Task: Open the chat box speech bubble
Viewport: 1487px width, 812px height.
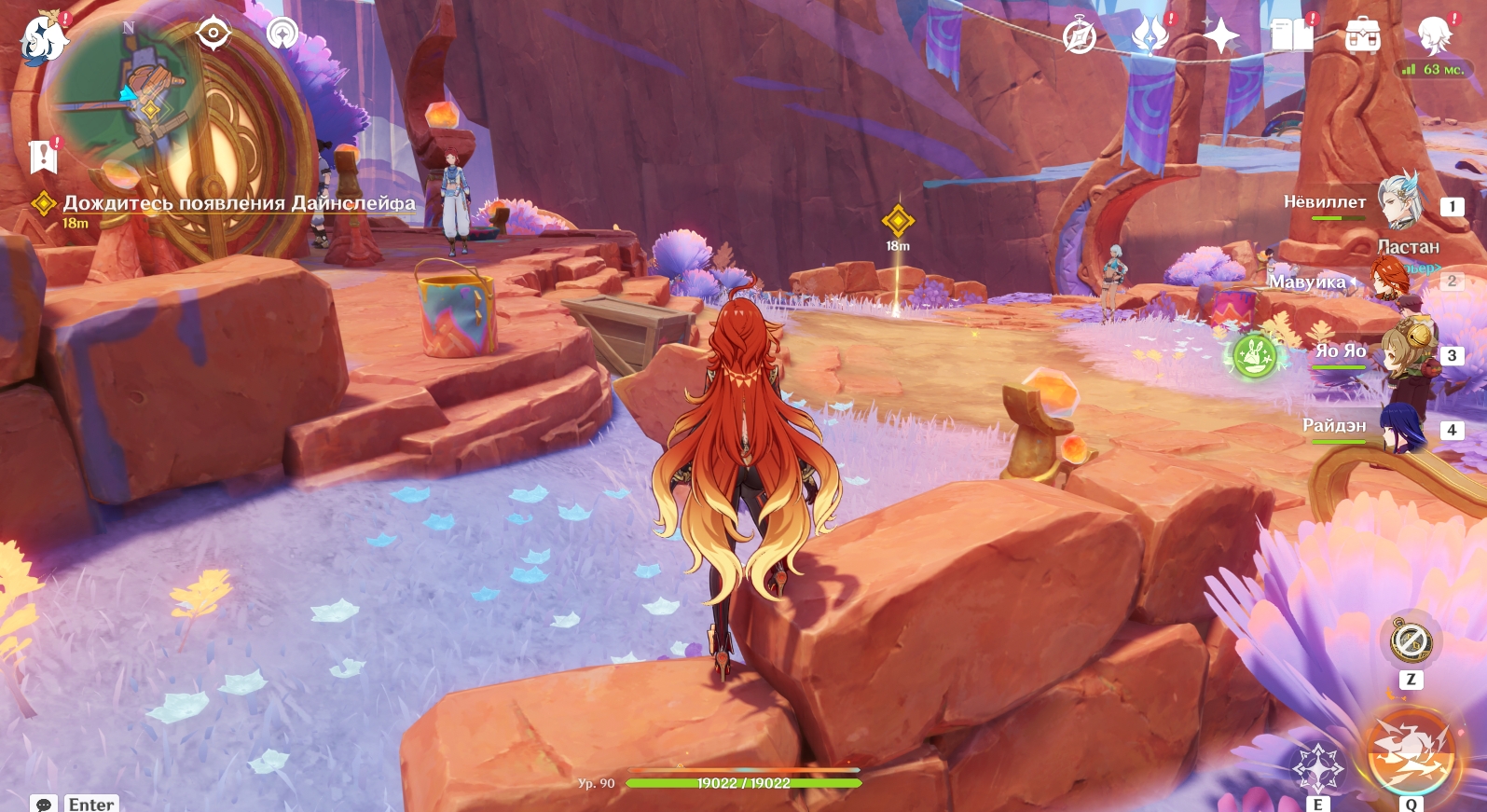Action: 44,804
